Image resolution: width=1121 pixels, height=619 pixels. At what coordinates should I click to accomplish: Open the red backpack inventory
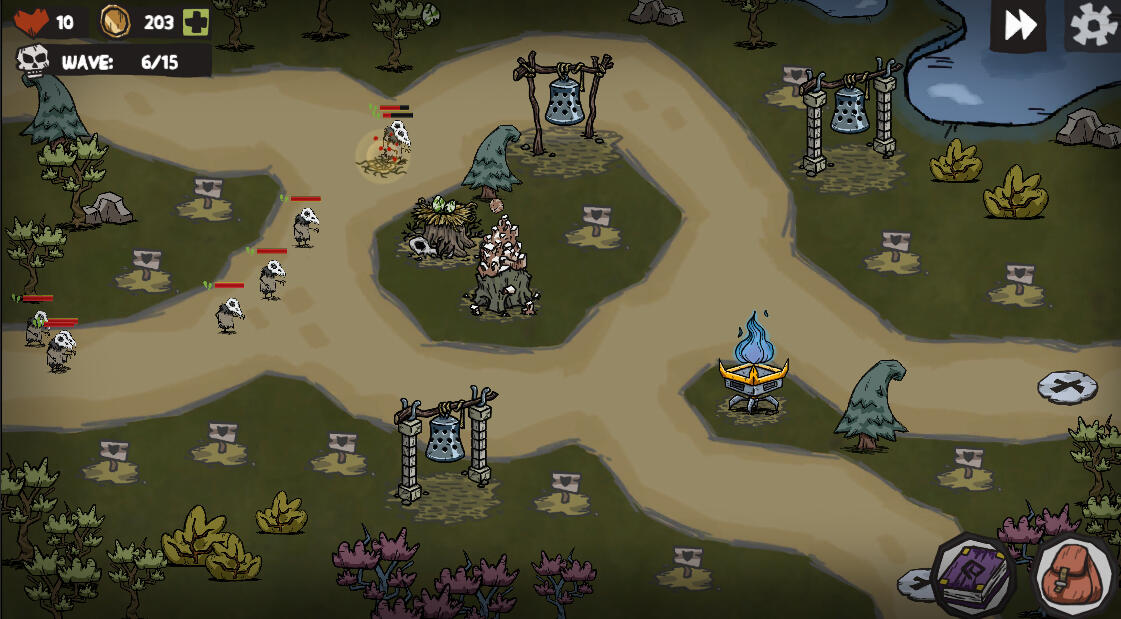click(x=1073, y=577)
